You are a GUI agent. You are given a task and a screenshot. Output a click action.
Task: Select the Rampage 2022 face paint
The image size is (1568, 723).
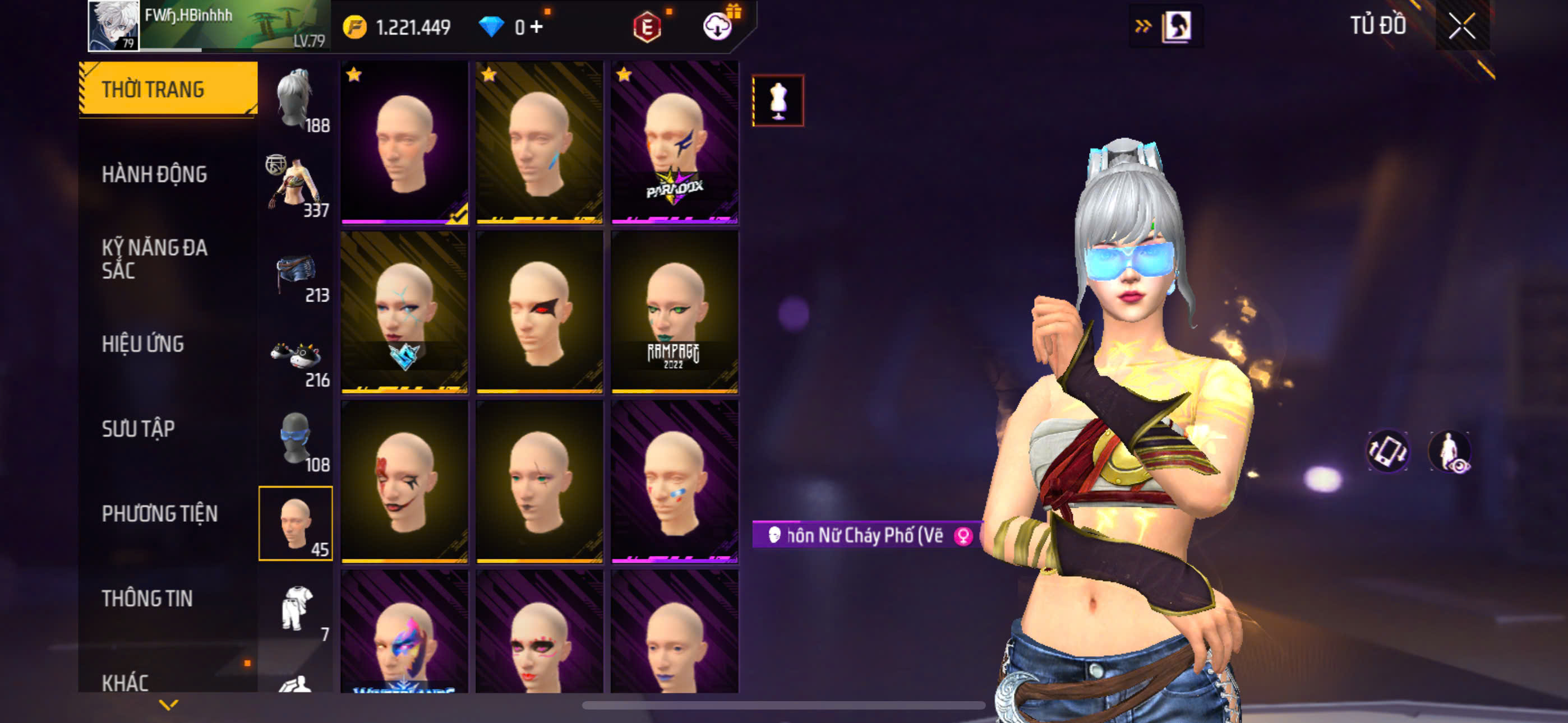[x=675, y=312]
